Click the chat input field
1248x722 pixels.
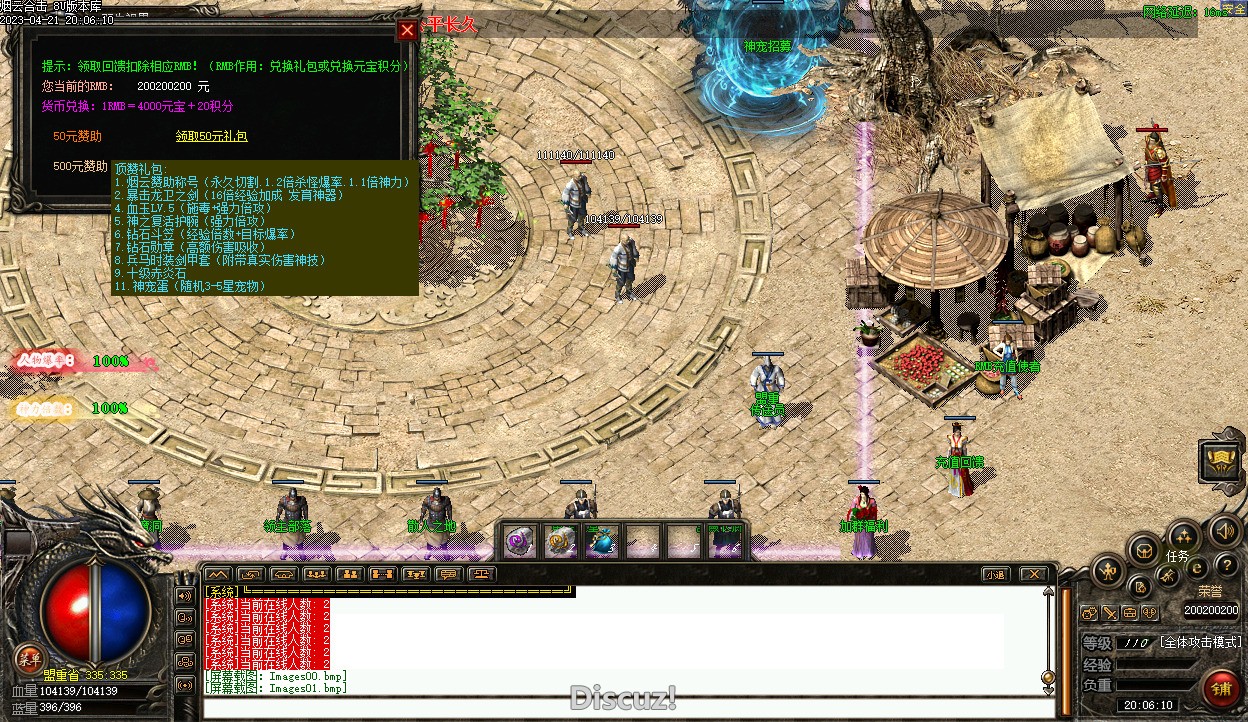pos(620,708)
